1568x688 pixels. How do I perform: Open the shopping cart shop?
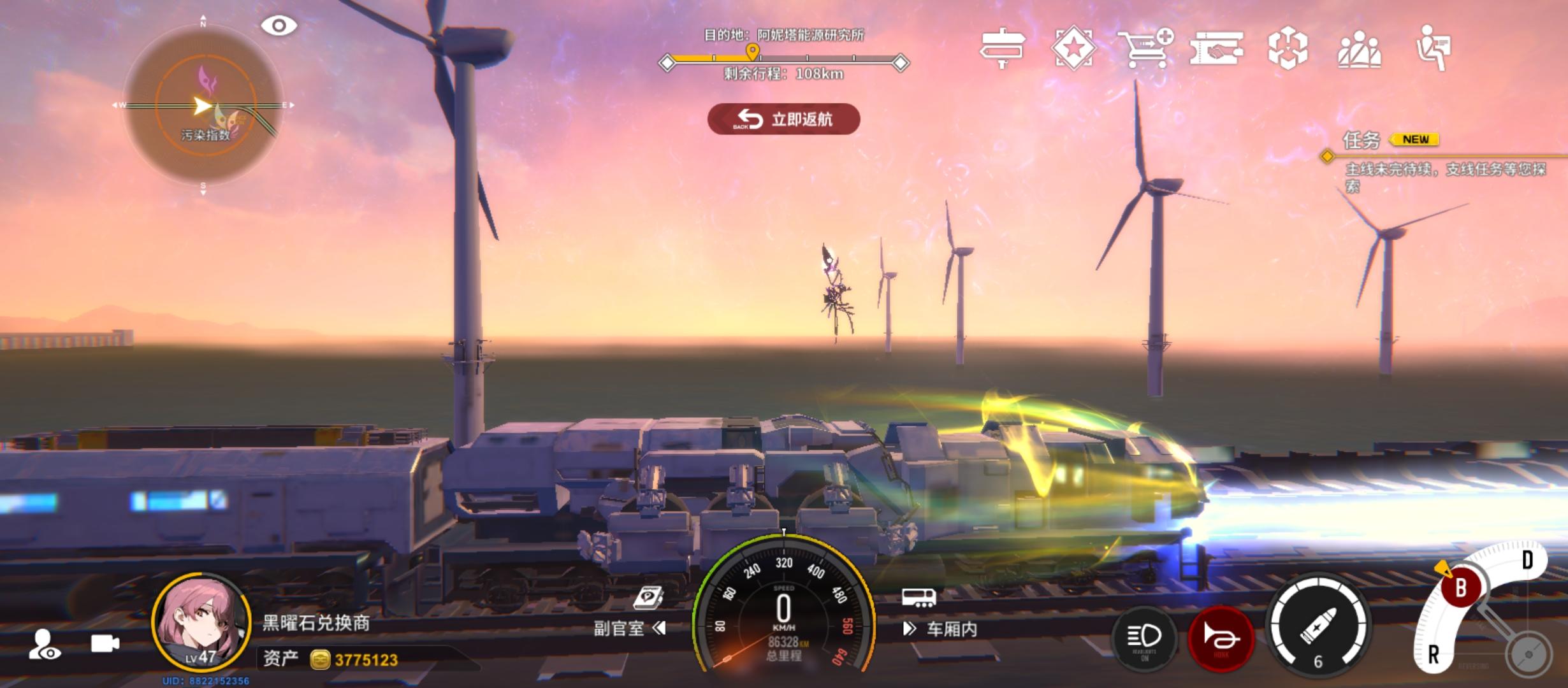click(1145, 48)
